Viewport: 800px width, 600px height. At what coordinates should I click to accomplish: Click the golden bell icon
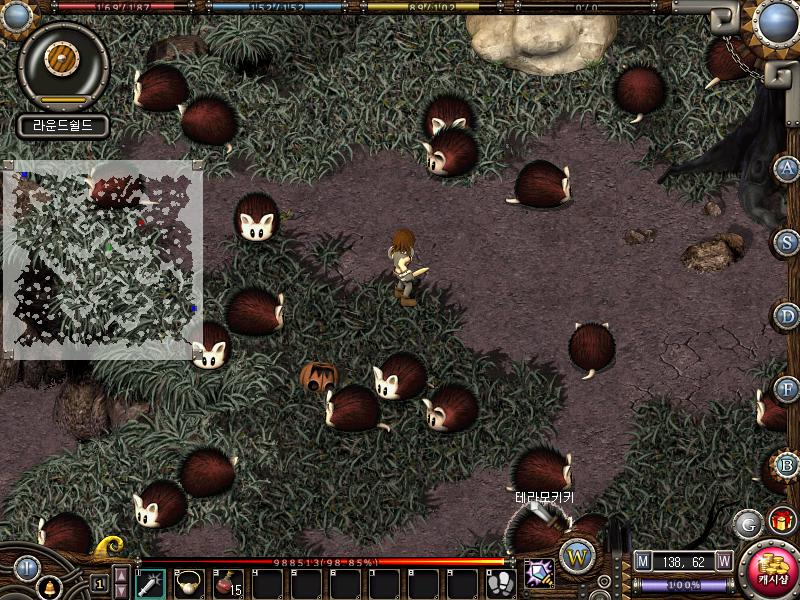click(48, 588)
